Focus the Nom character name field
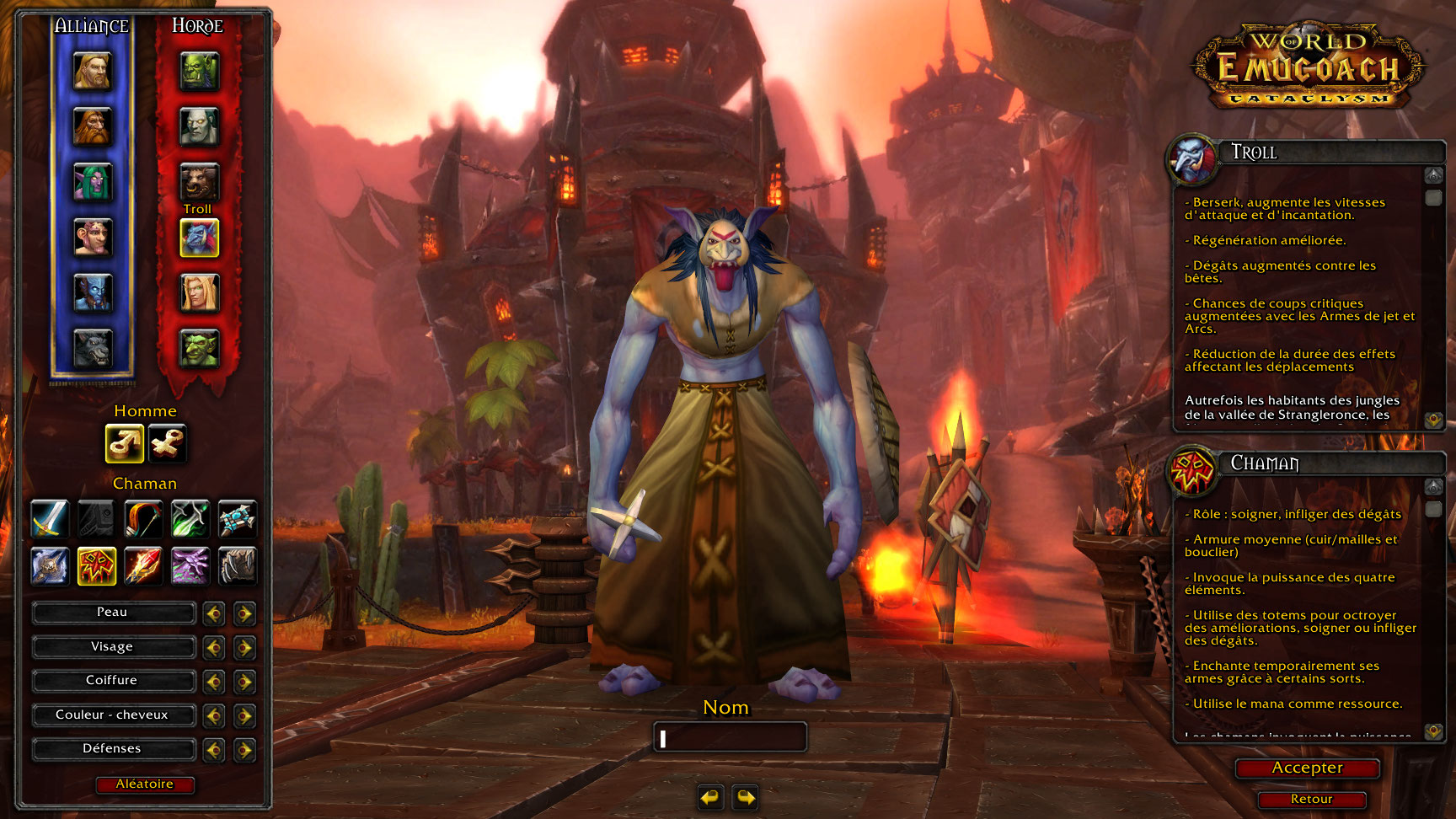The height and width of the screenshot is (819, 1456). pos(731,738)
